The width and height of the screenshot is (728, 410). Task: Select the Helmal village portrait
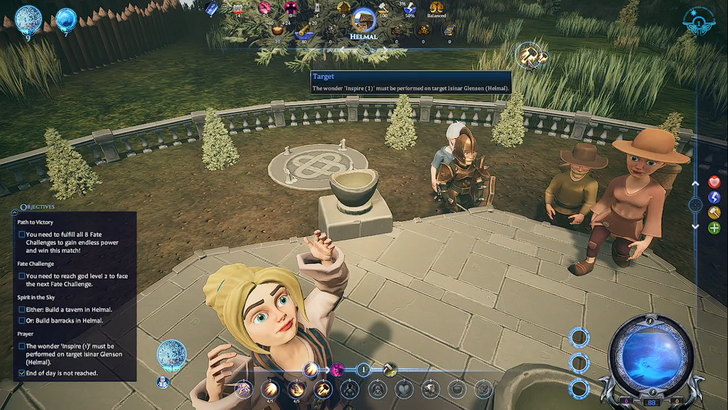coord(363,17)
